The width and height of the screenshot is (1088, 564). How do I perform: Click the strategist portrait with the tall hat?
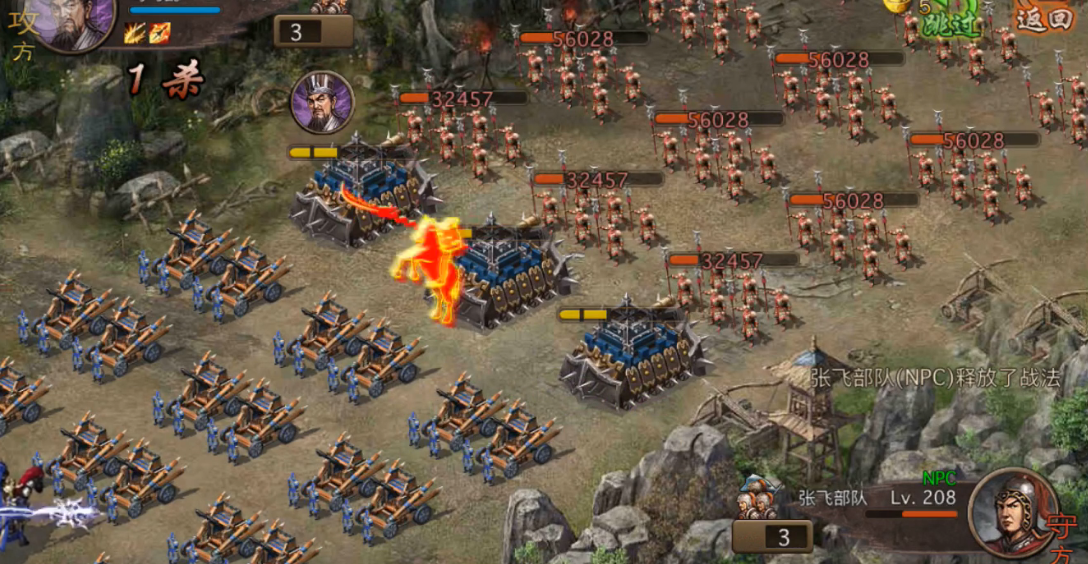322,102
